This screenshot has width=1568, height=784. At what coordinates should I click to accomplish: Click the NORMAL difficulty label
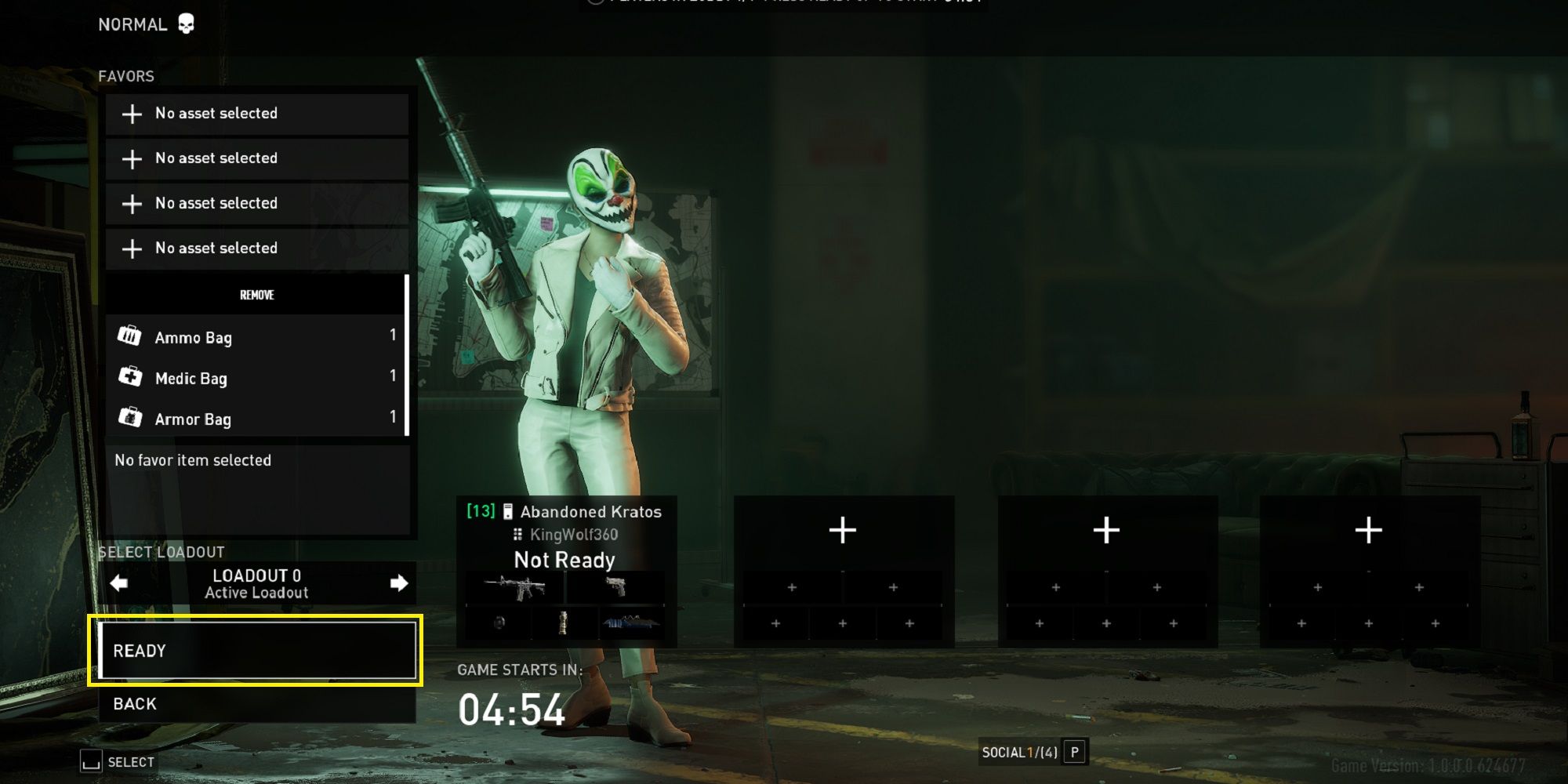pyautogui.click(x=132, y=24)
